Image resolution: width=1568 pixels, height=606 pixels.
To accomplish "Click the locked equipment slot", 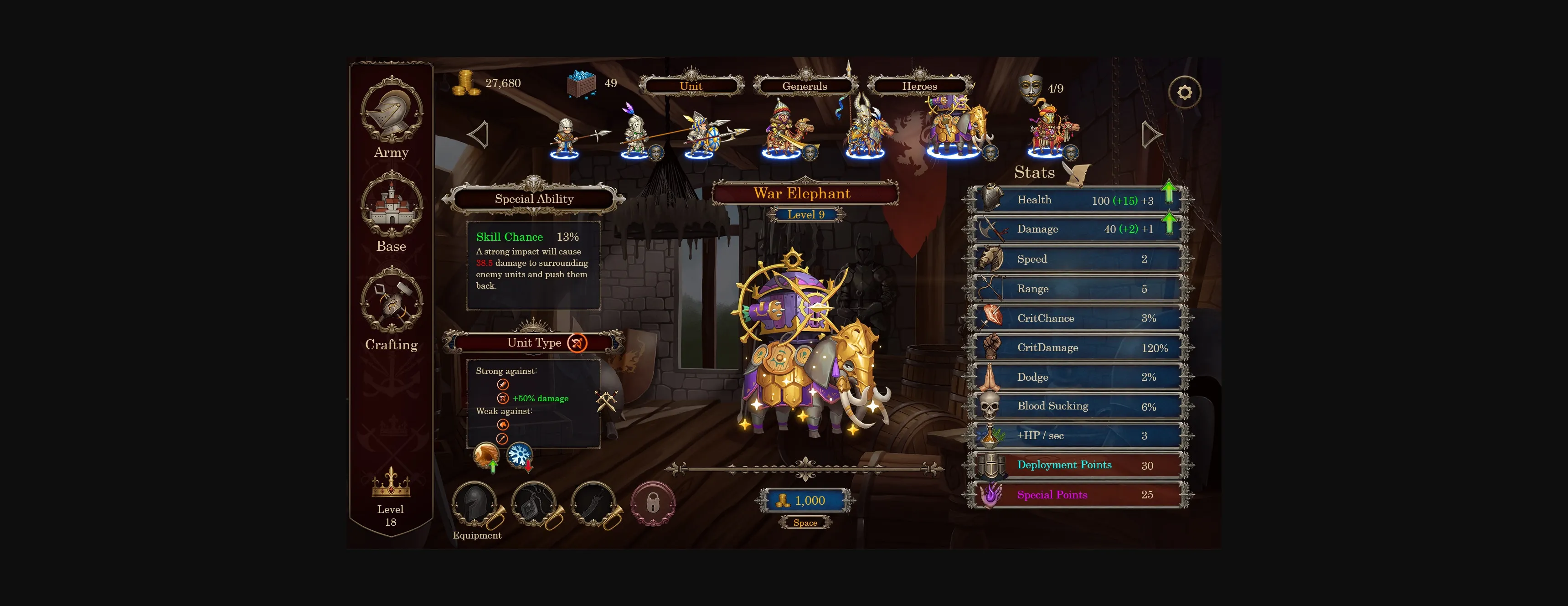I will click(x=653, y=504).
